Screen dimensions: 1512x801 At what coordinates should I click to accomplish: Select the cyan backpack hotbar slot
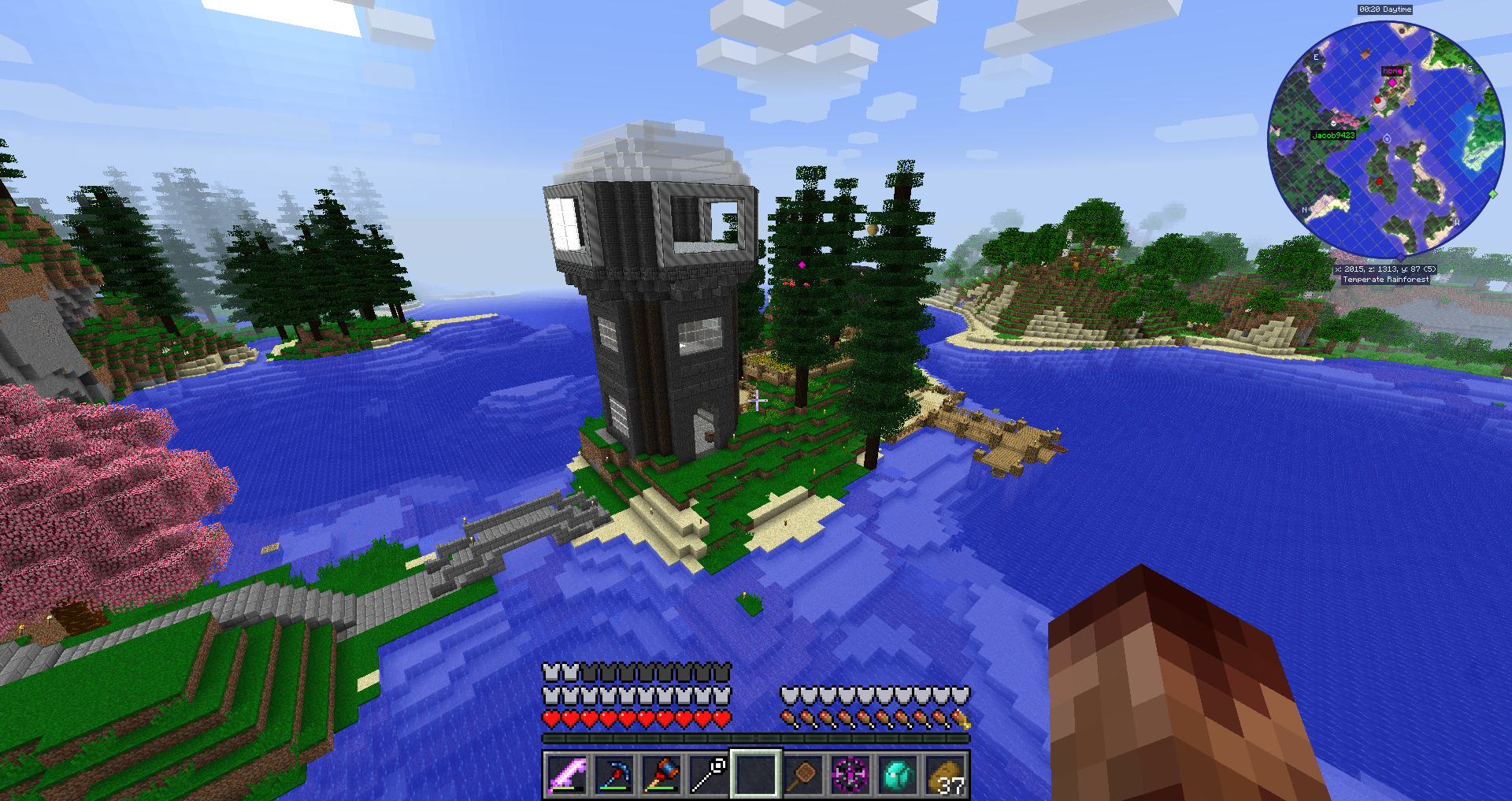click(x=898, y=774)
